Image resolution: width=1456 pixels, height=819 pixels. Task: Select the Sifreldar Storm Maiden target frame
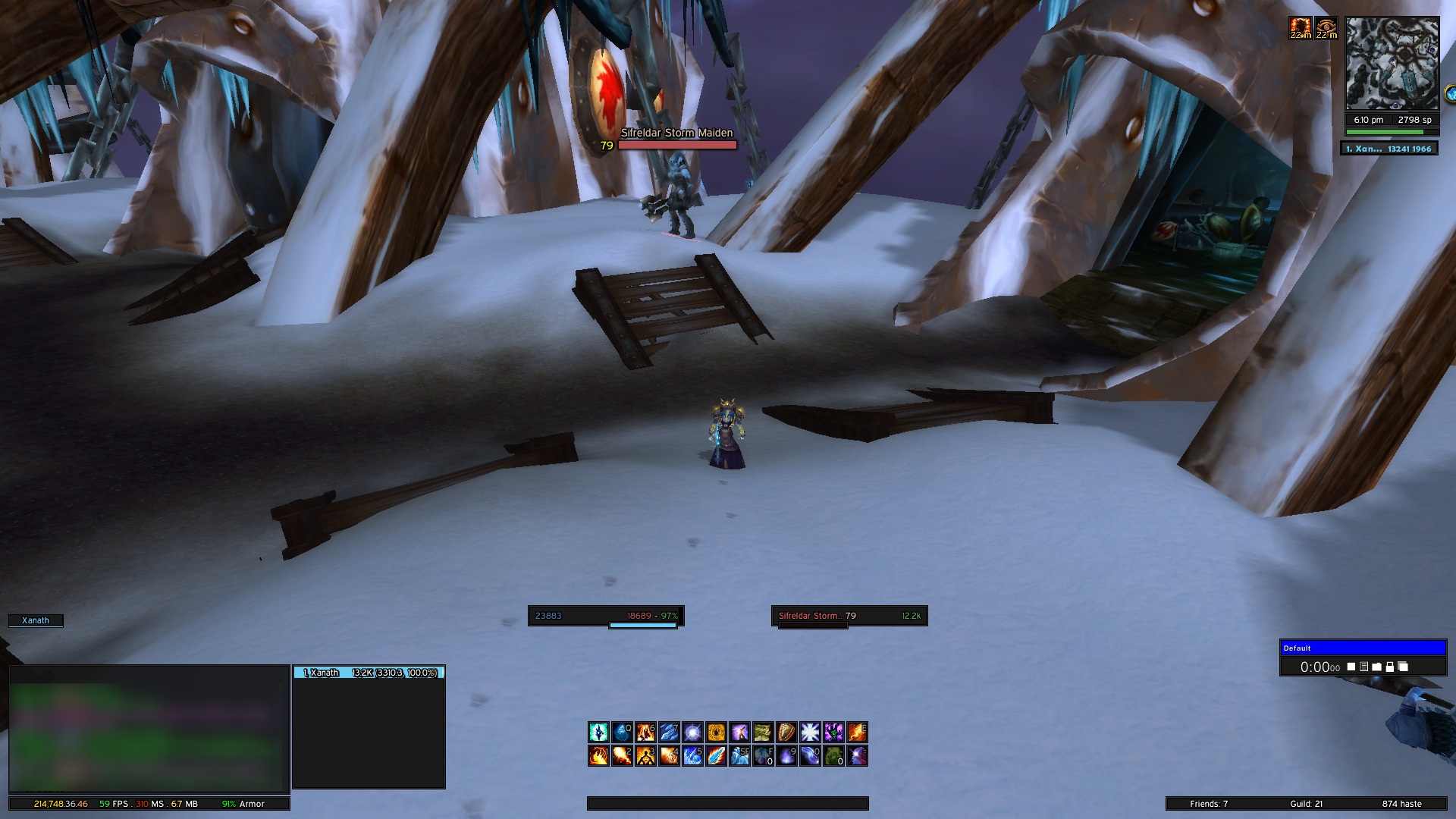(849, 616)
